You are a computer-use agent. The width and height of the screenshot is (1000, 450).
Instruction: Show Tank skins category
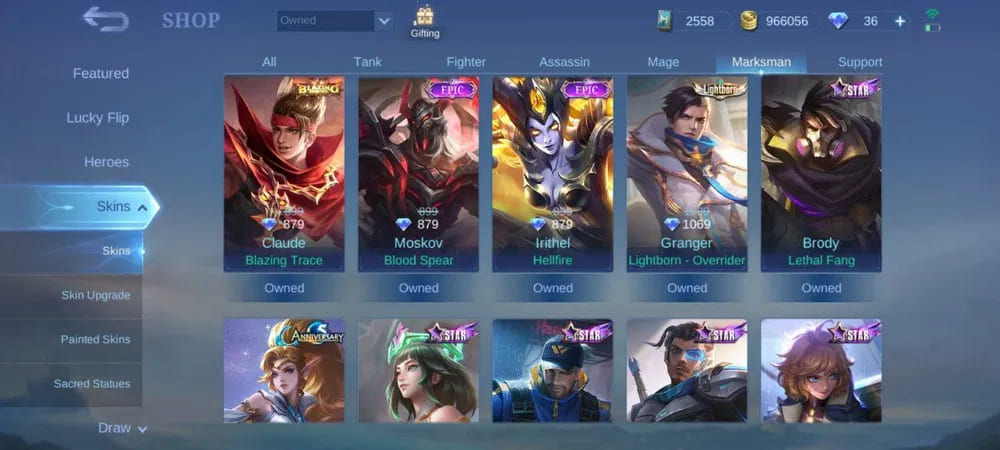[367, 62]
